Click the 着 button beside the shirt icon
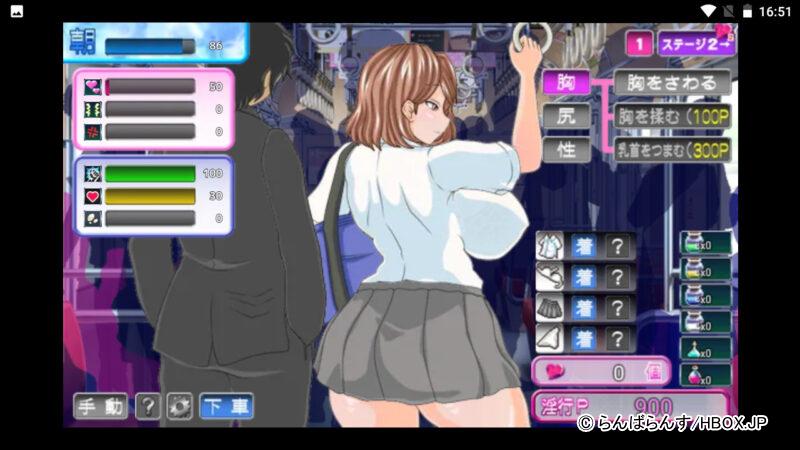The height and width of the screenshot is (450, 800). click(x=584, y=246)
